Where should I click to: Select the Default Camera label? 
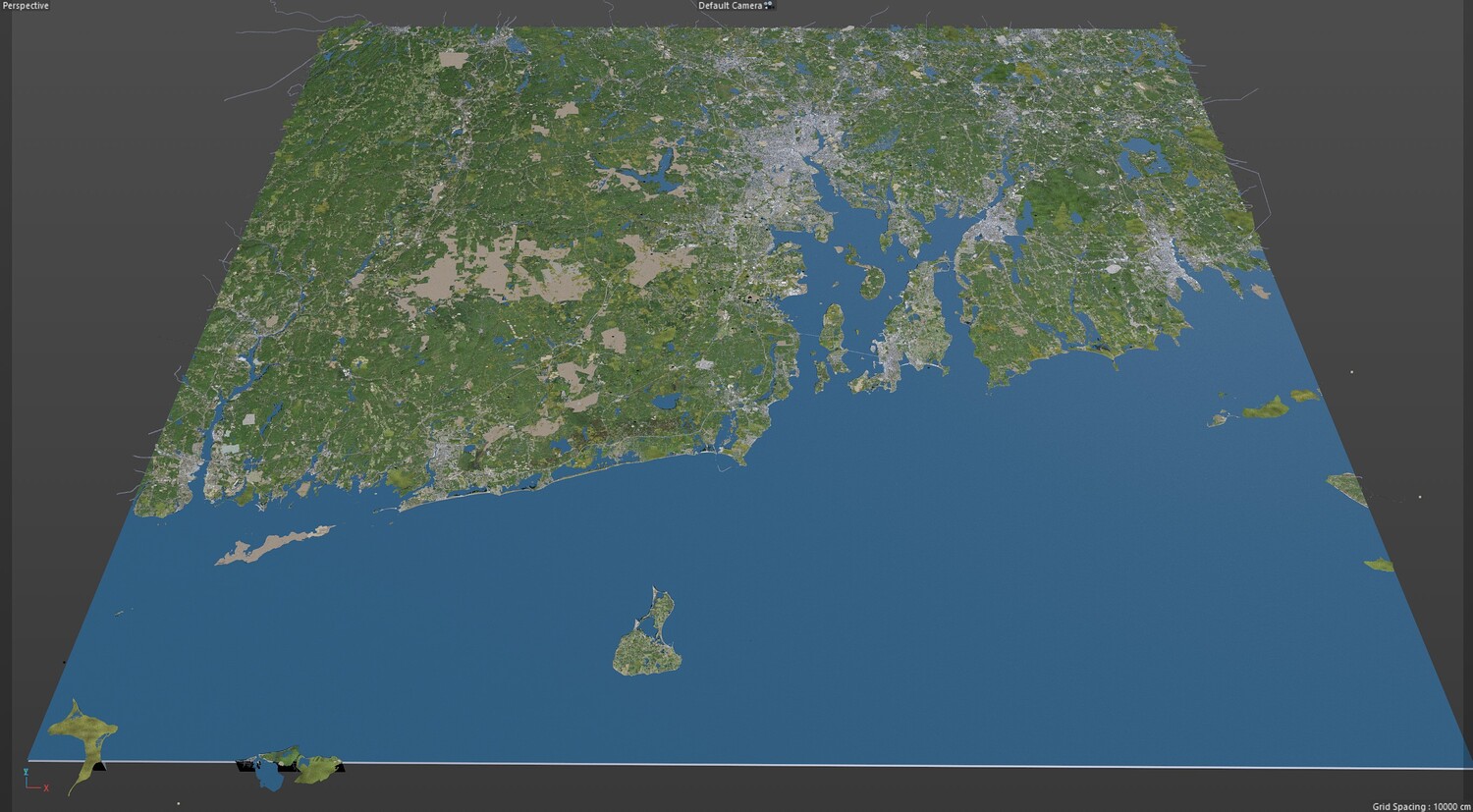[730, 6]
